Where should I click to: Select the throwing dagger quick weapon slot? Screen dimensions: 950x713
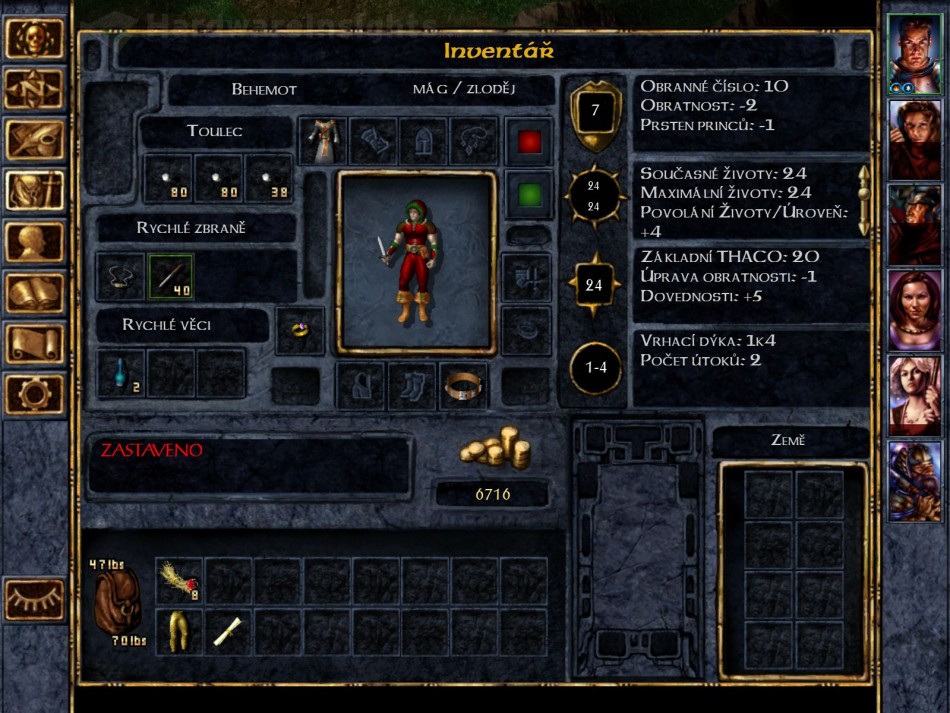(171, 277)
